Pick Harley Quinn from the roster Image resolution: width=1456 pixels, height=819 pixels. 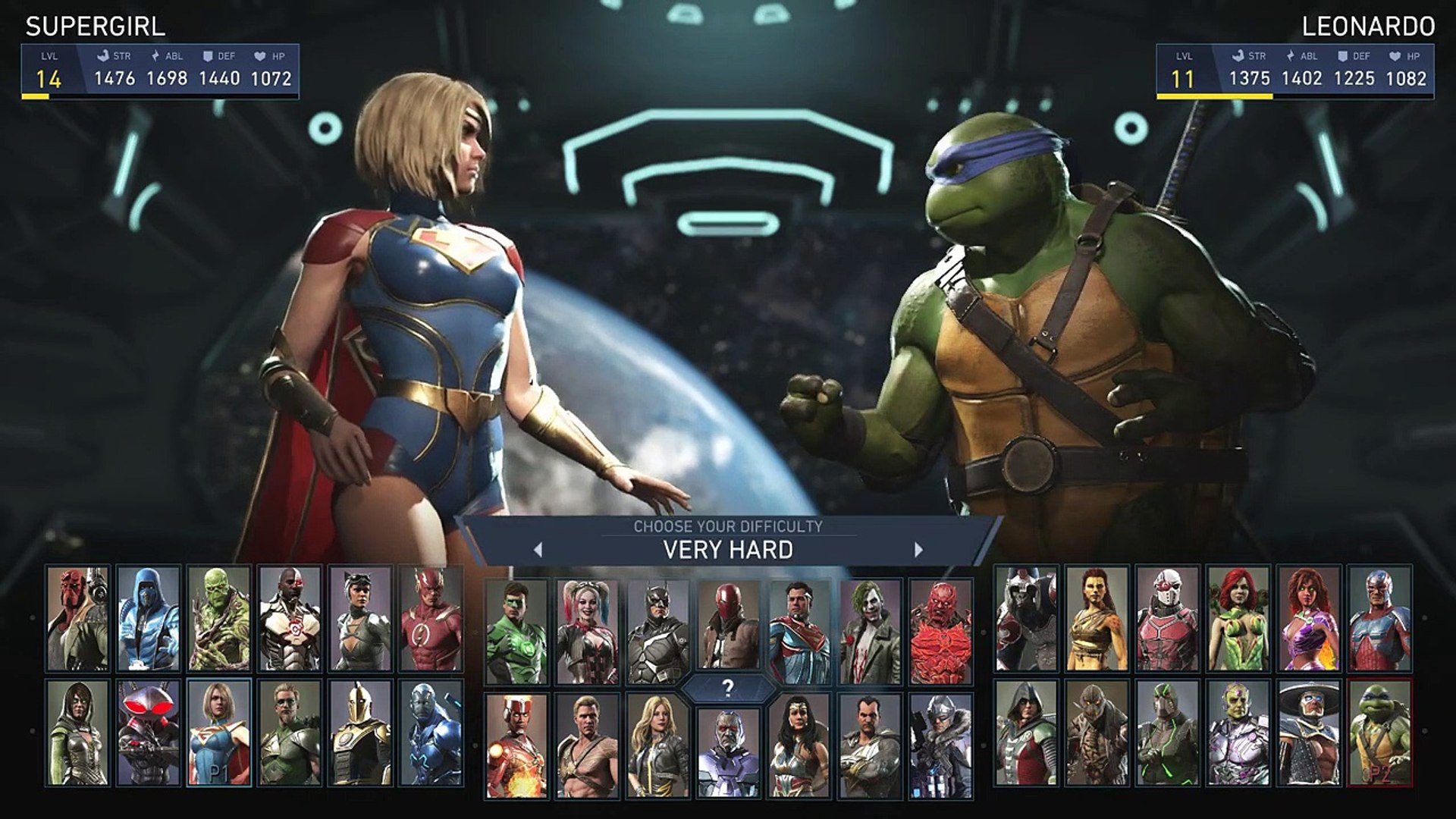(587, 632)
